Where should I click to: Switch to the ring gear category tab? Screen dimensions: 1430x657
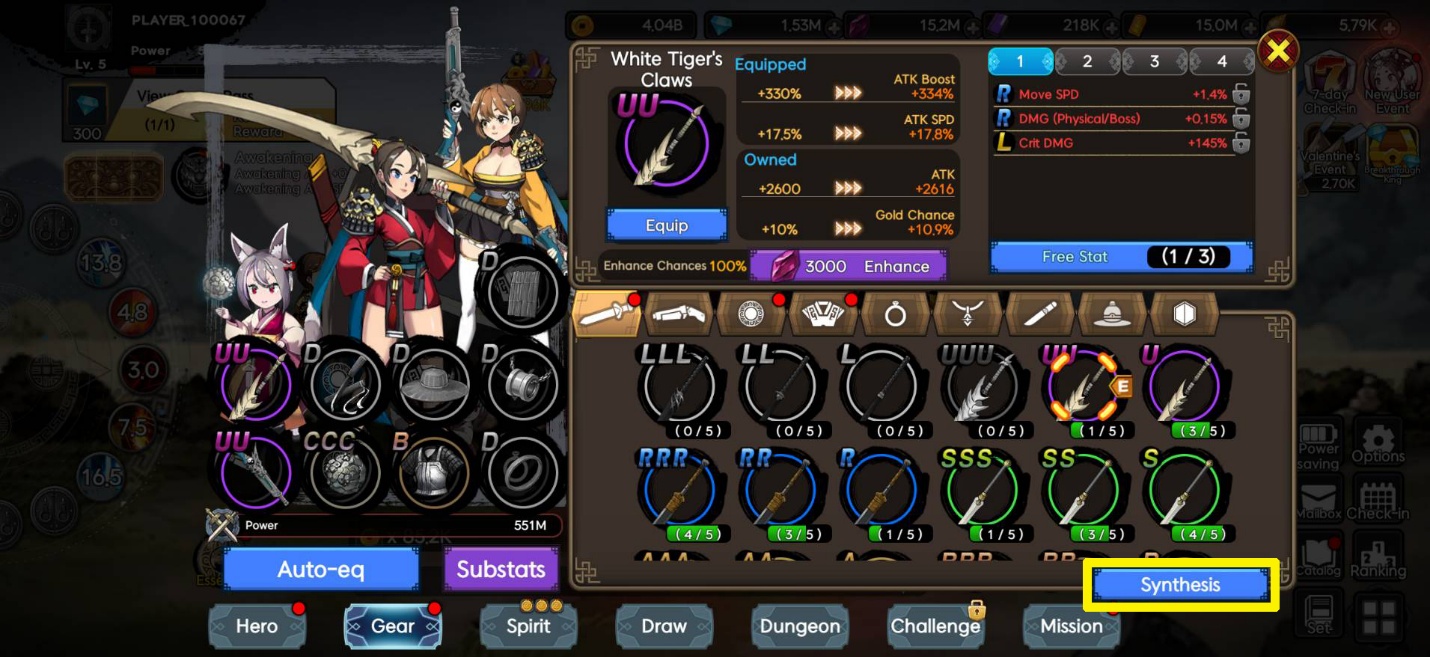pyautogui.click(x=895, y=315)
